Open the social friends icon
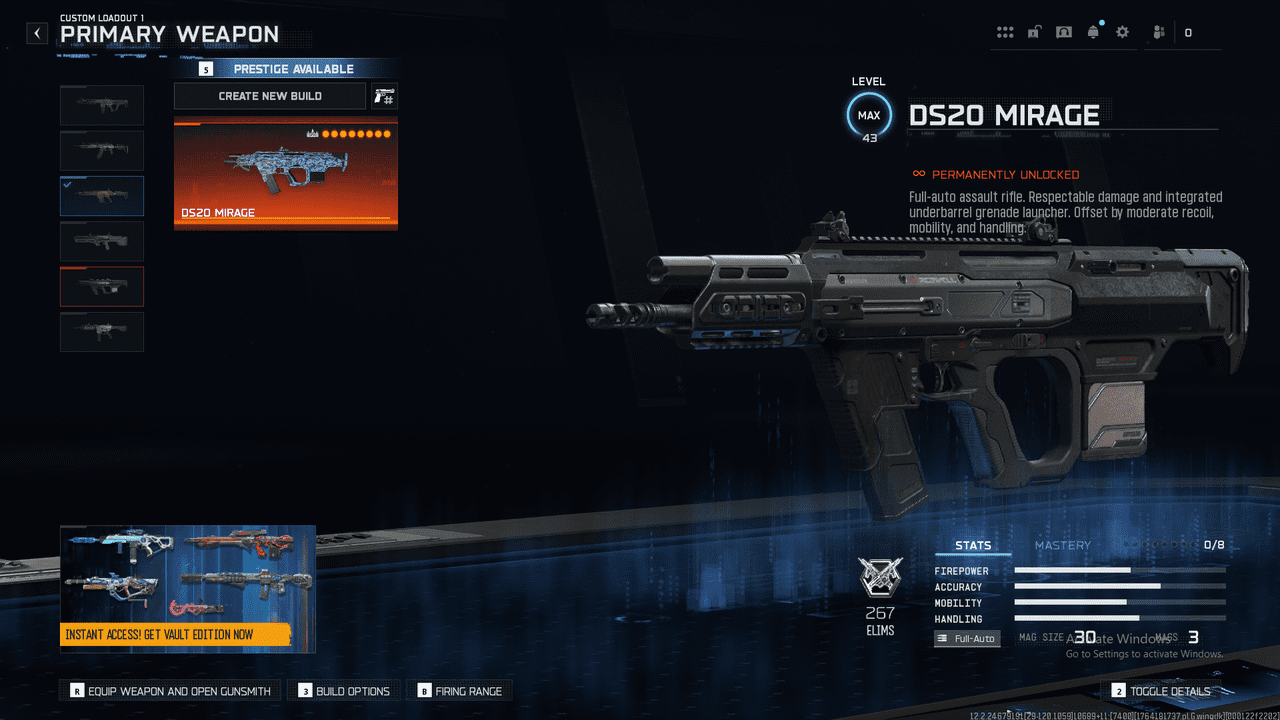 click(x=1159, y=32)
